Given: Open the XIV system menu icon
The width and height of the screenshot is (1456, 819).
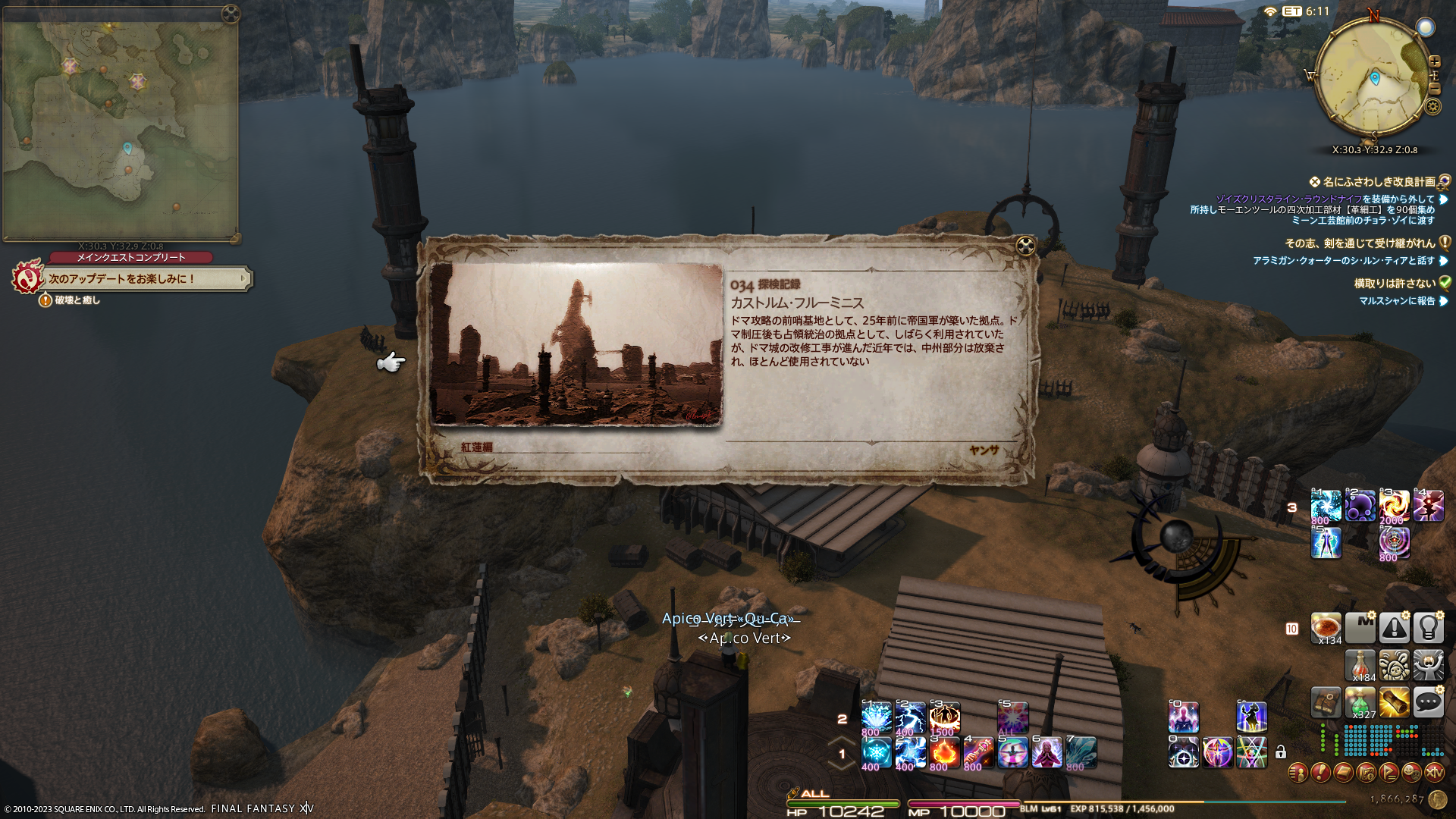Looking at the screenshot, I should [x=1434, y=773].
